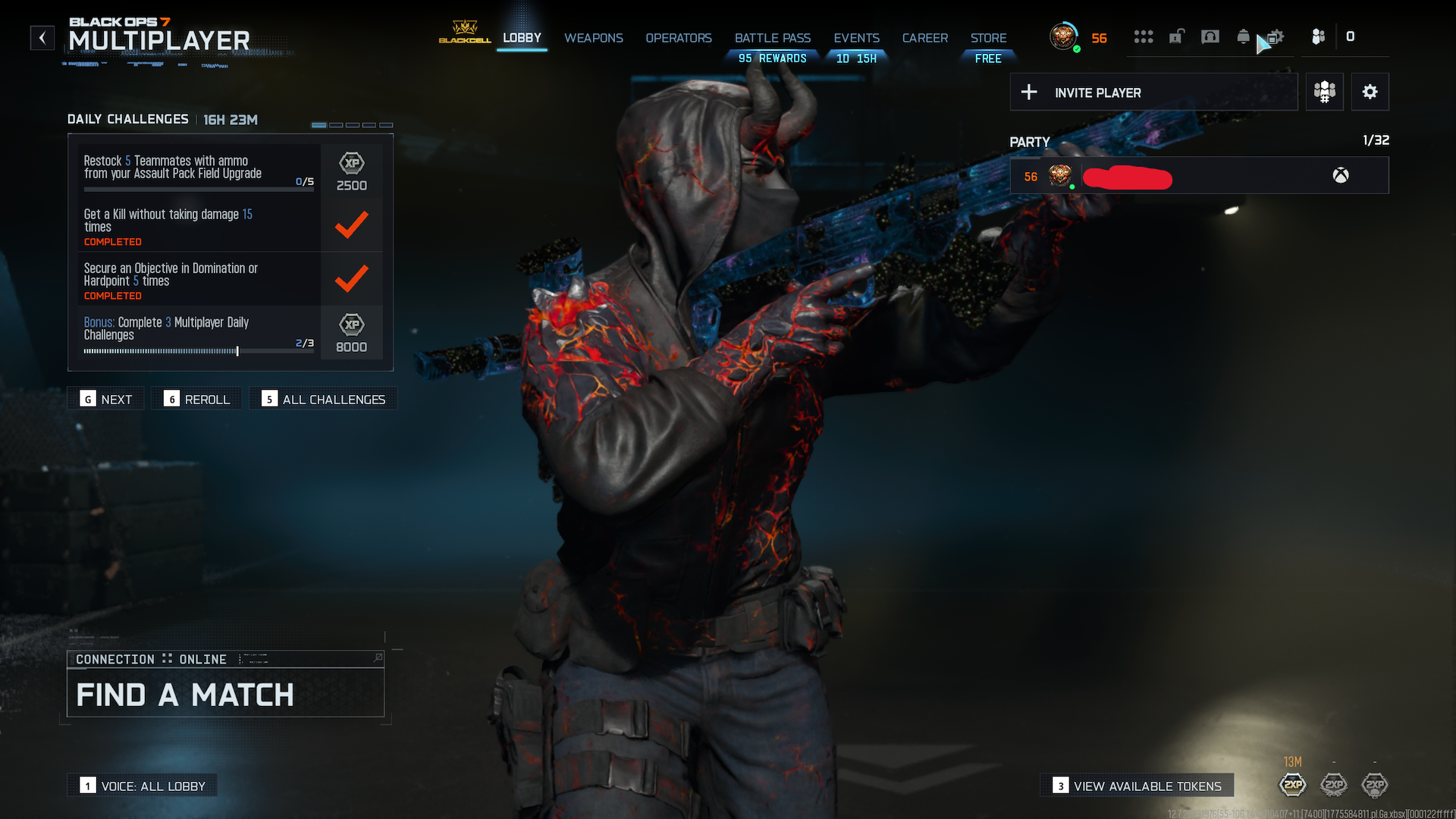Invite a player to the party
Screen dimensions: 1456x819
(1153, 93)
